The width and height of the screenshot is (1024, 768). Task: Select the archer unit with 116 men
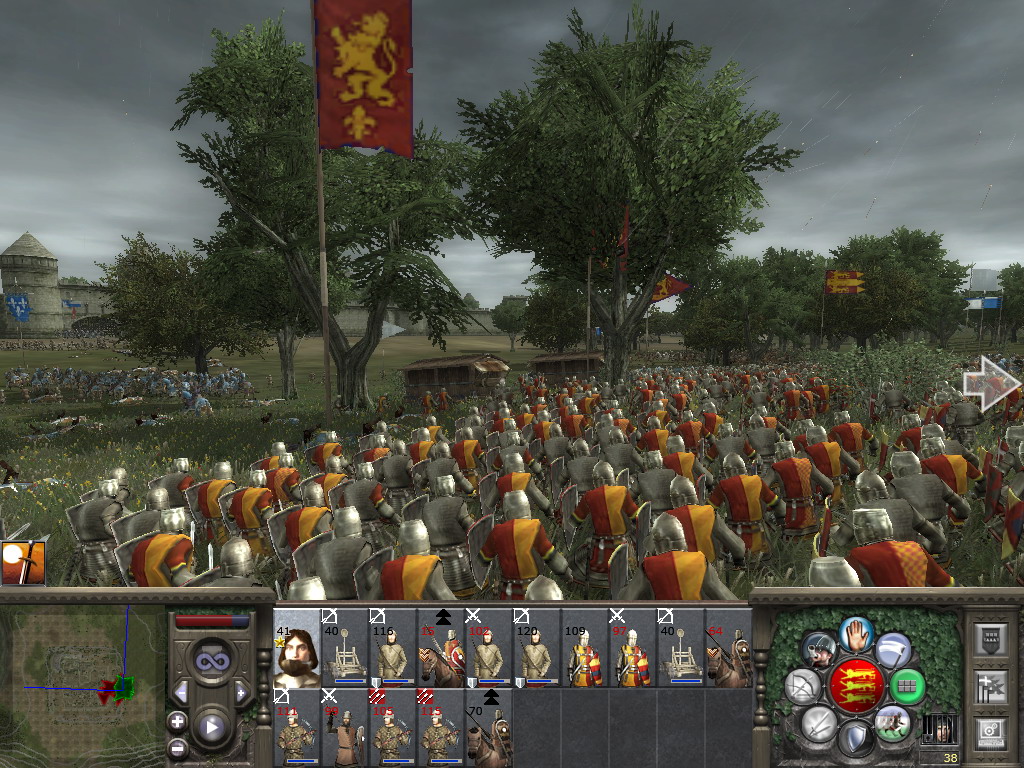pos(393,648)
